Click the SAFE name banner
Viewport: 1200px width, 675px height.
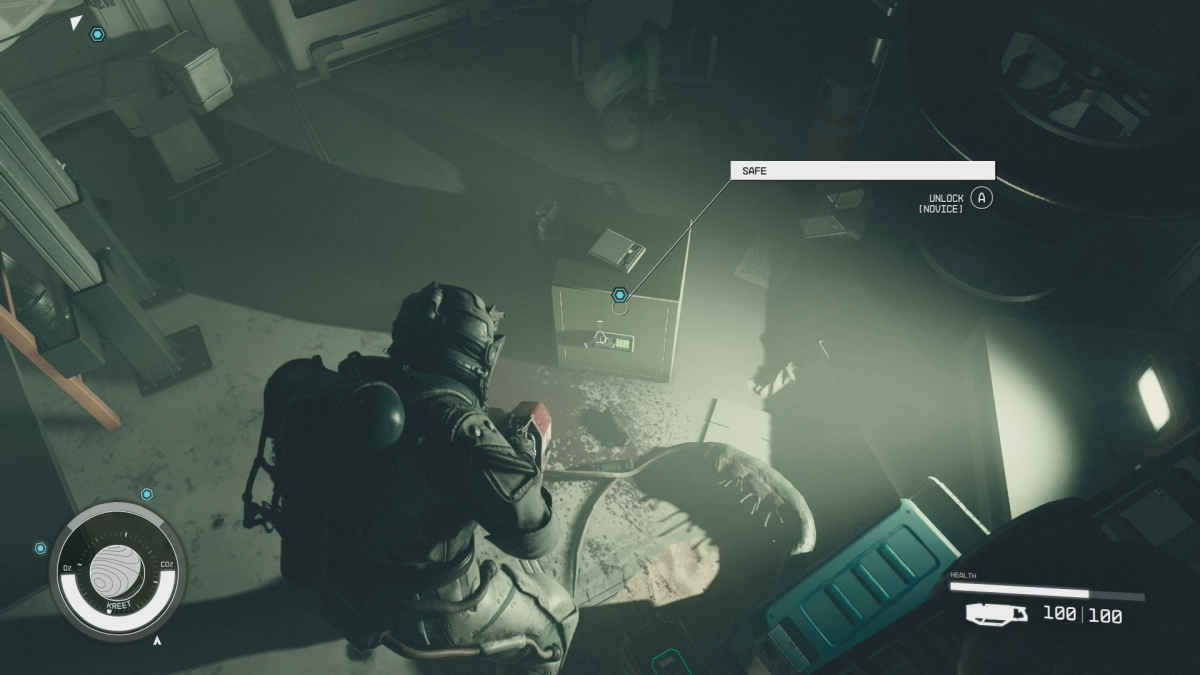point(862,171)
